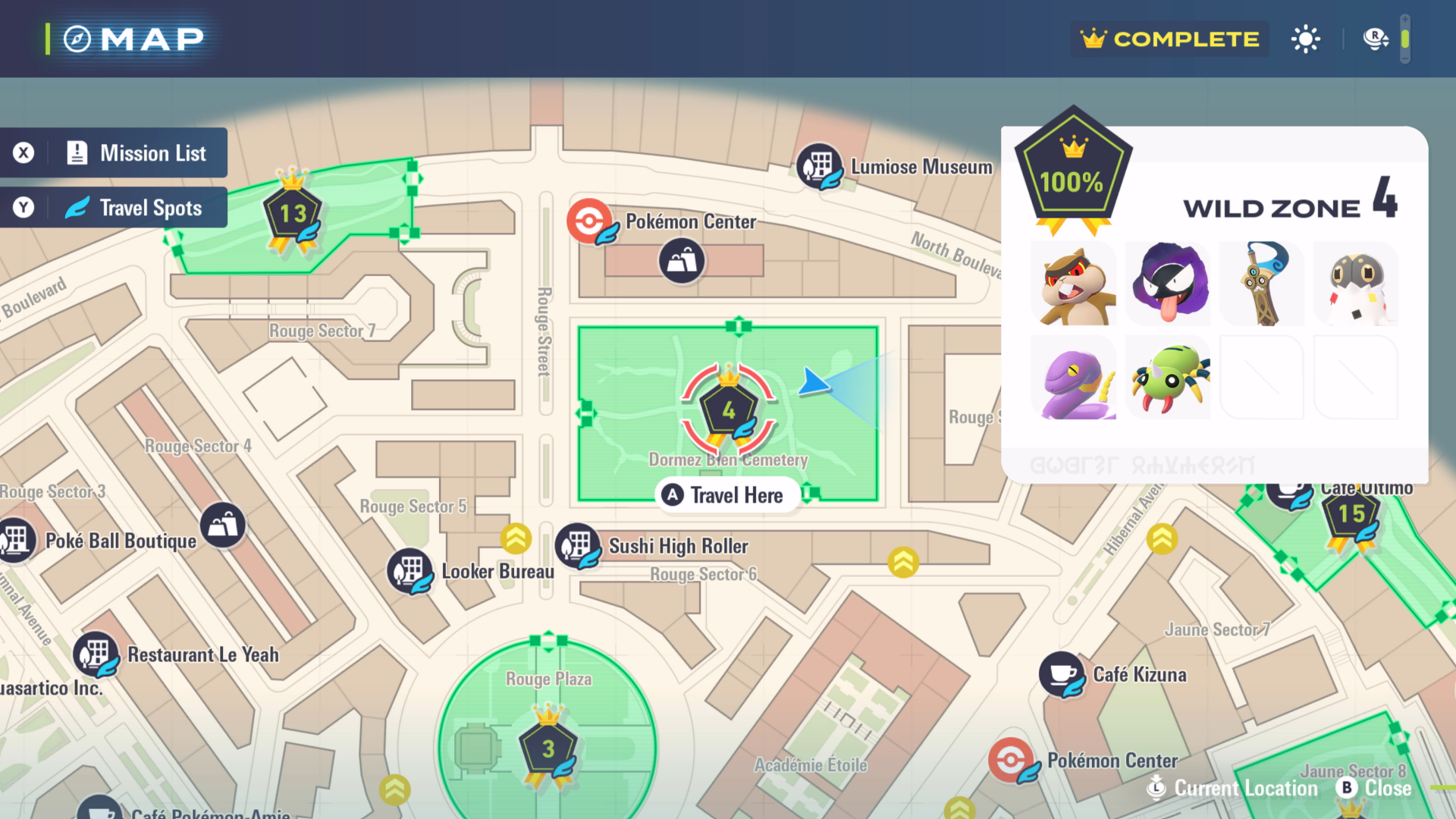
Task: Click the Honedge portrait in Wild Zone panel
Action: click(x=1262, y=285)
